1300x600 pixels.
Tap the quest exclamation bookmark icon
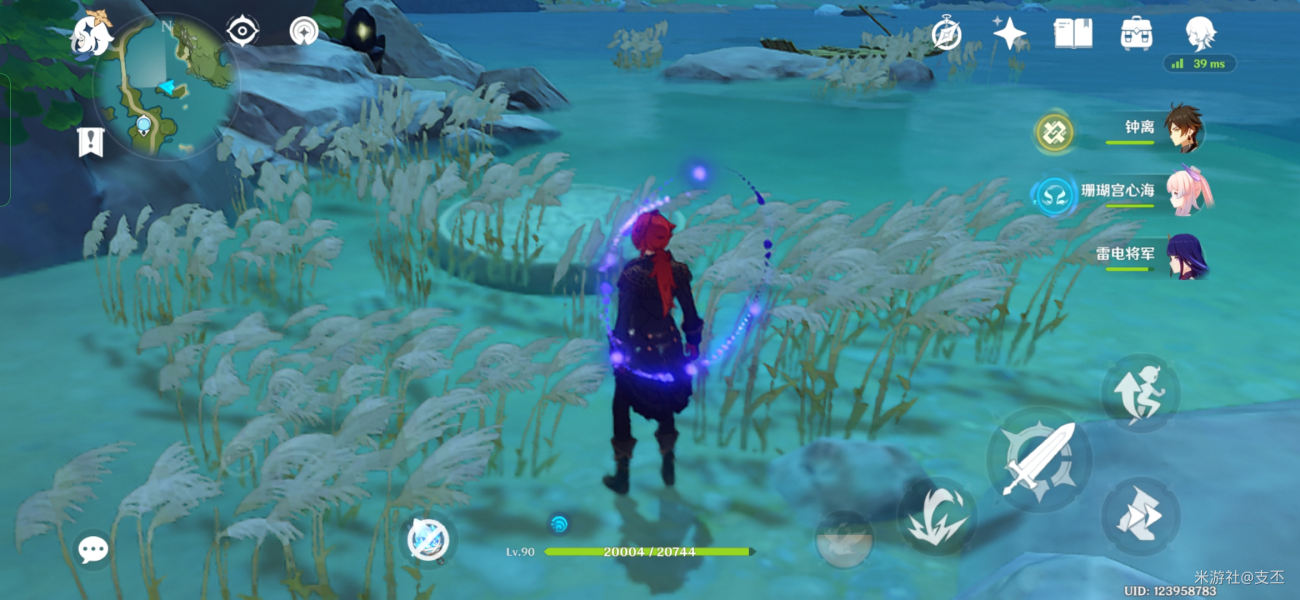[x=91, y=142]
